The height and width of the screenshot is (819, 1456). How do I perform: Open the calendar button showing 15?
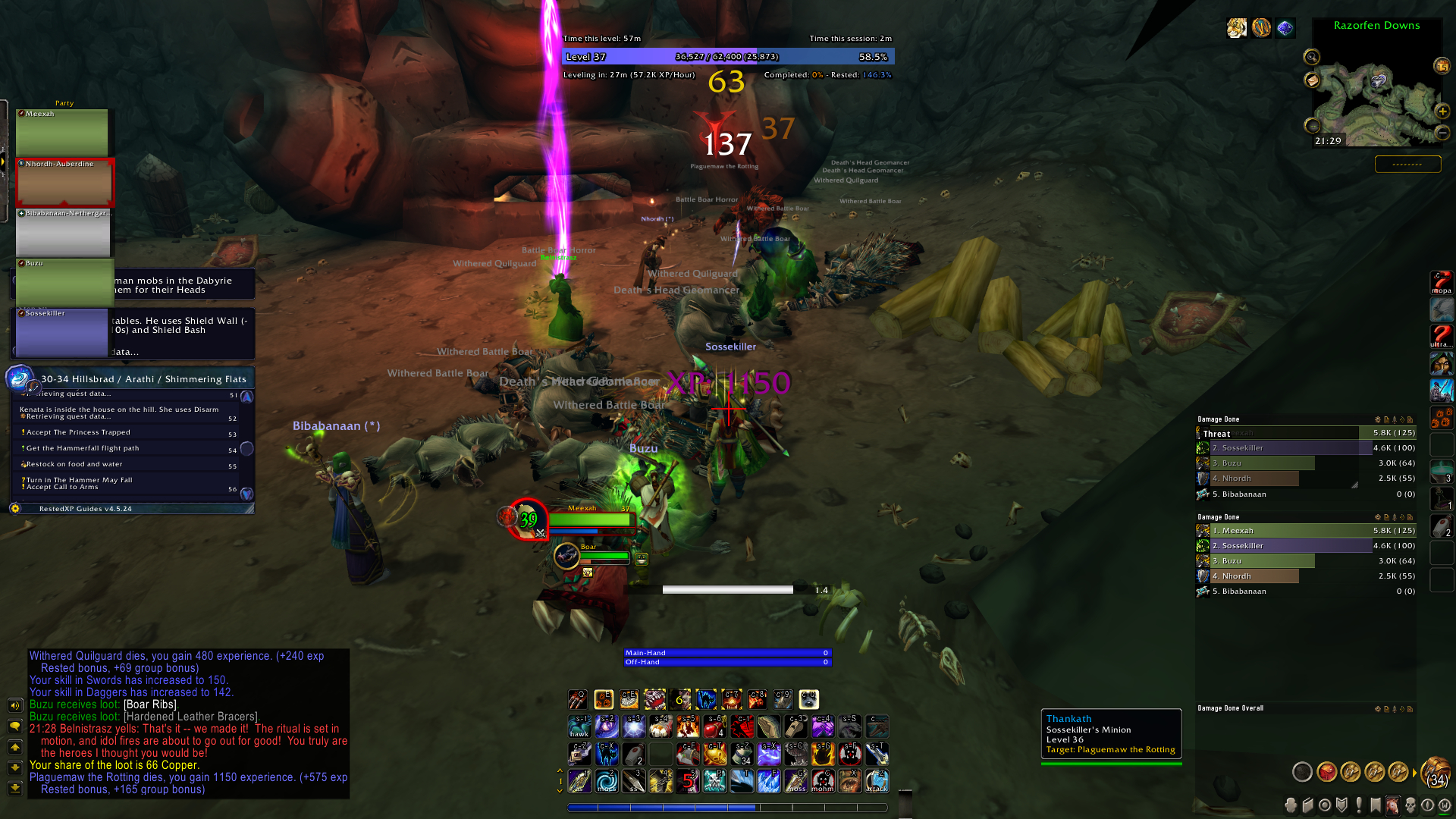pyautogui.click(x=1442, y=67)
